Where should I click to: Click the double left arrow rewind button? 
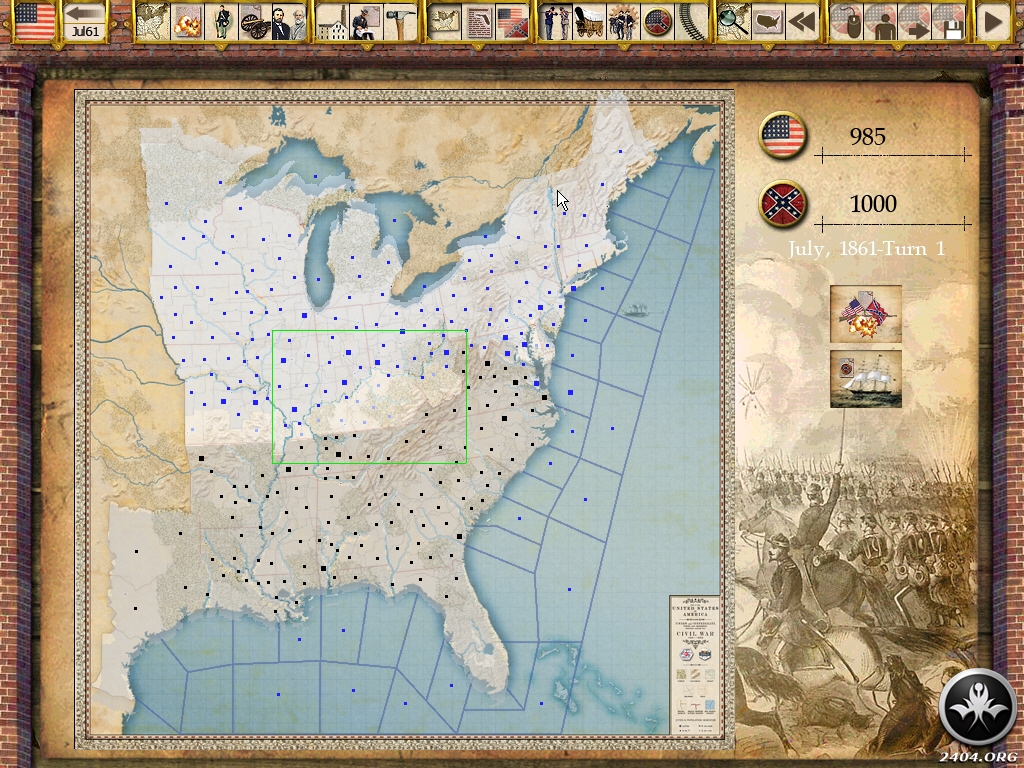tap(800, 21)
